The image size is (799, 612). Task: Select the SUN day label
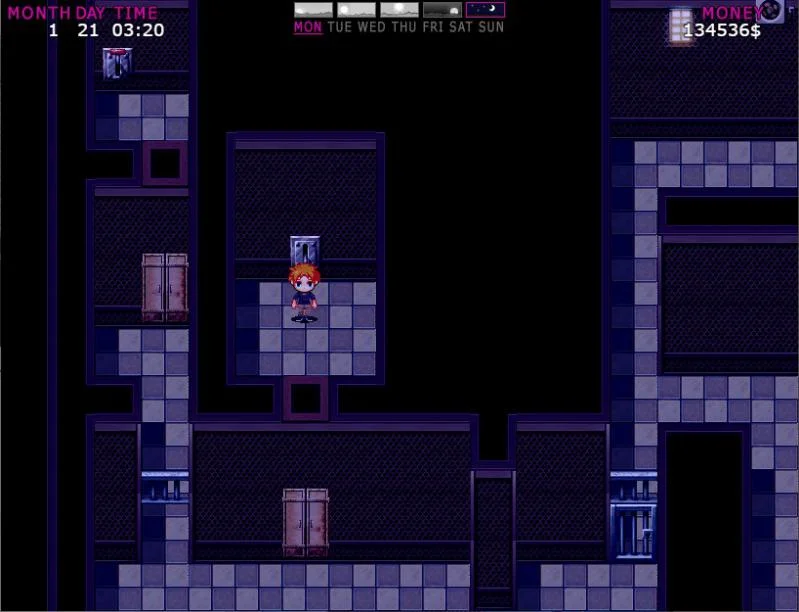pos(491,27)
